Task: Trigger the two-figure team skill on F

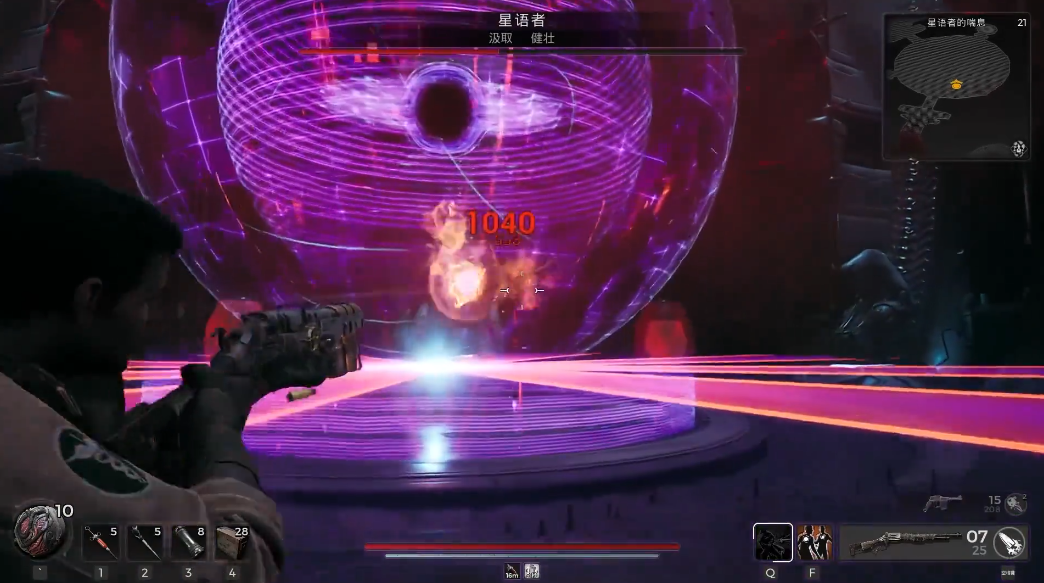Action: pos(814,542)
